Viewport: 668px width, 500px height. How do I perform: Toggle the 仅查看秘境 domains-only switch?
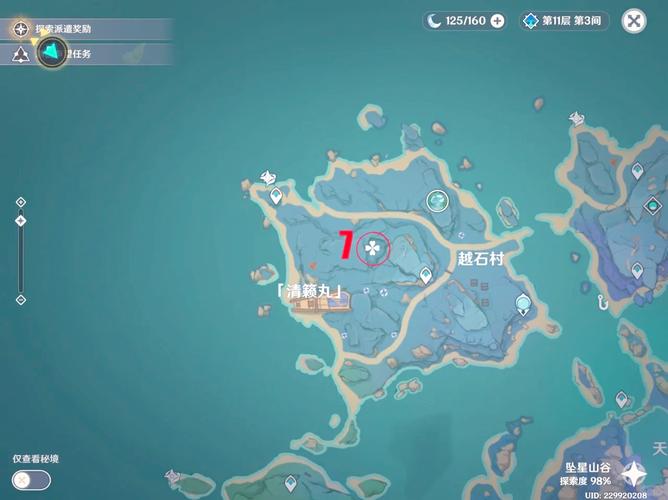pos(32,479)
